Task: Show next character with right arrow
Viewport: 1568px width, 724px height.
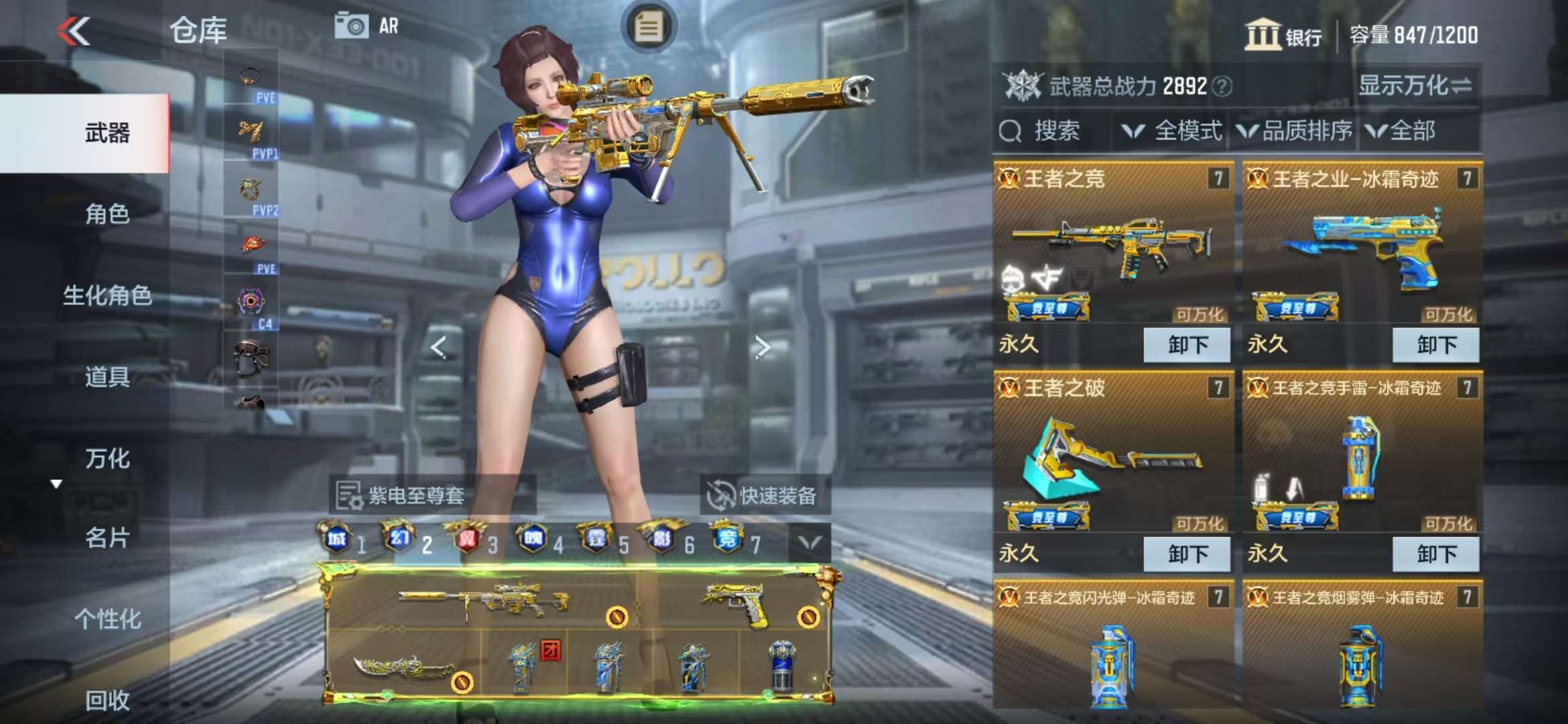Action: (762, 347)
